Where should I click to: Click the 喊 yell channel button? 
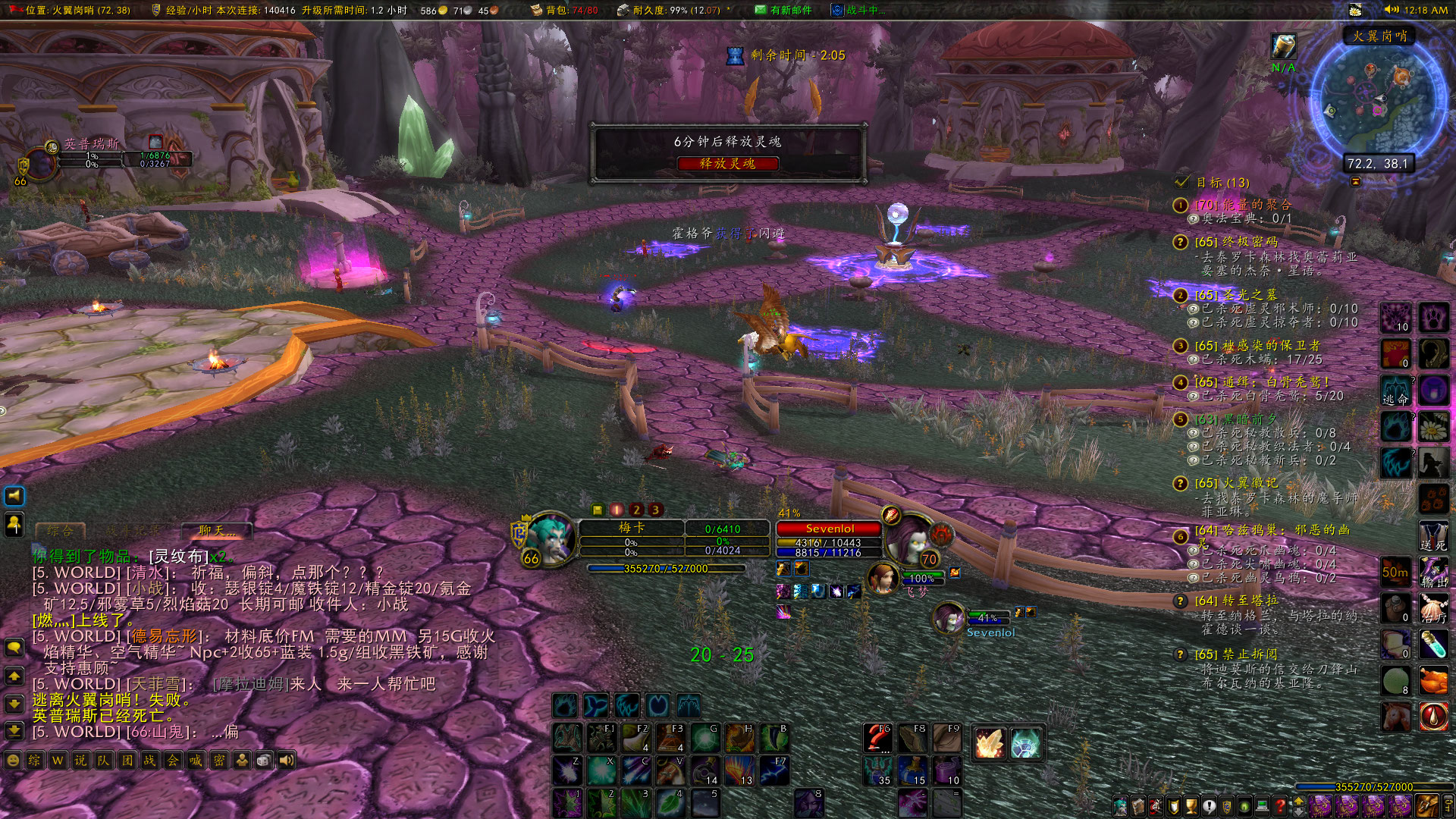pos(194,760)
